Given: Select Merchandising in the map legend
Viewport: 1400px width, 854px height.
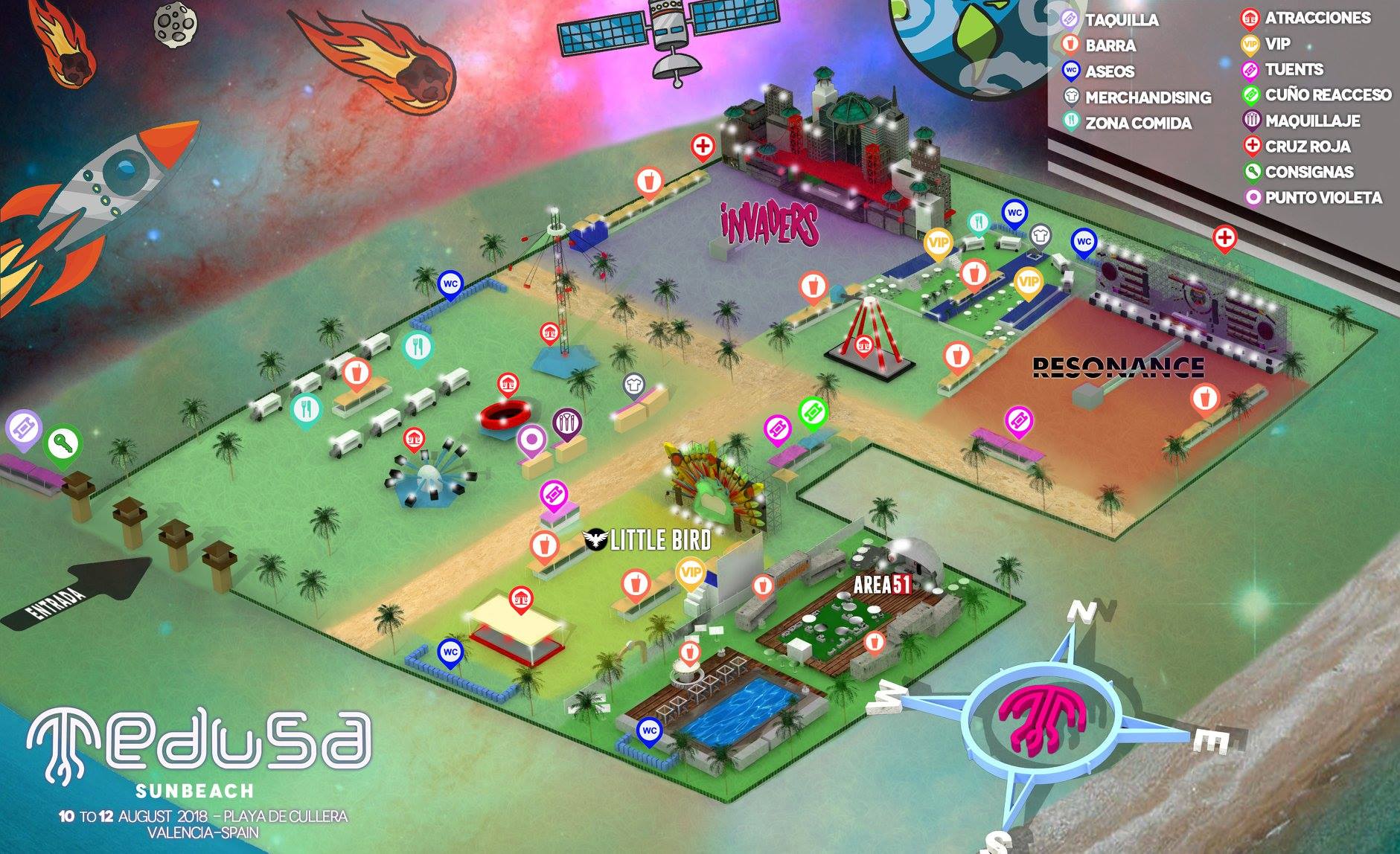Looking at the screenshot, I should click(x=1148, y=97).
